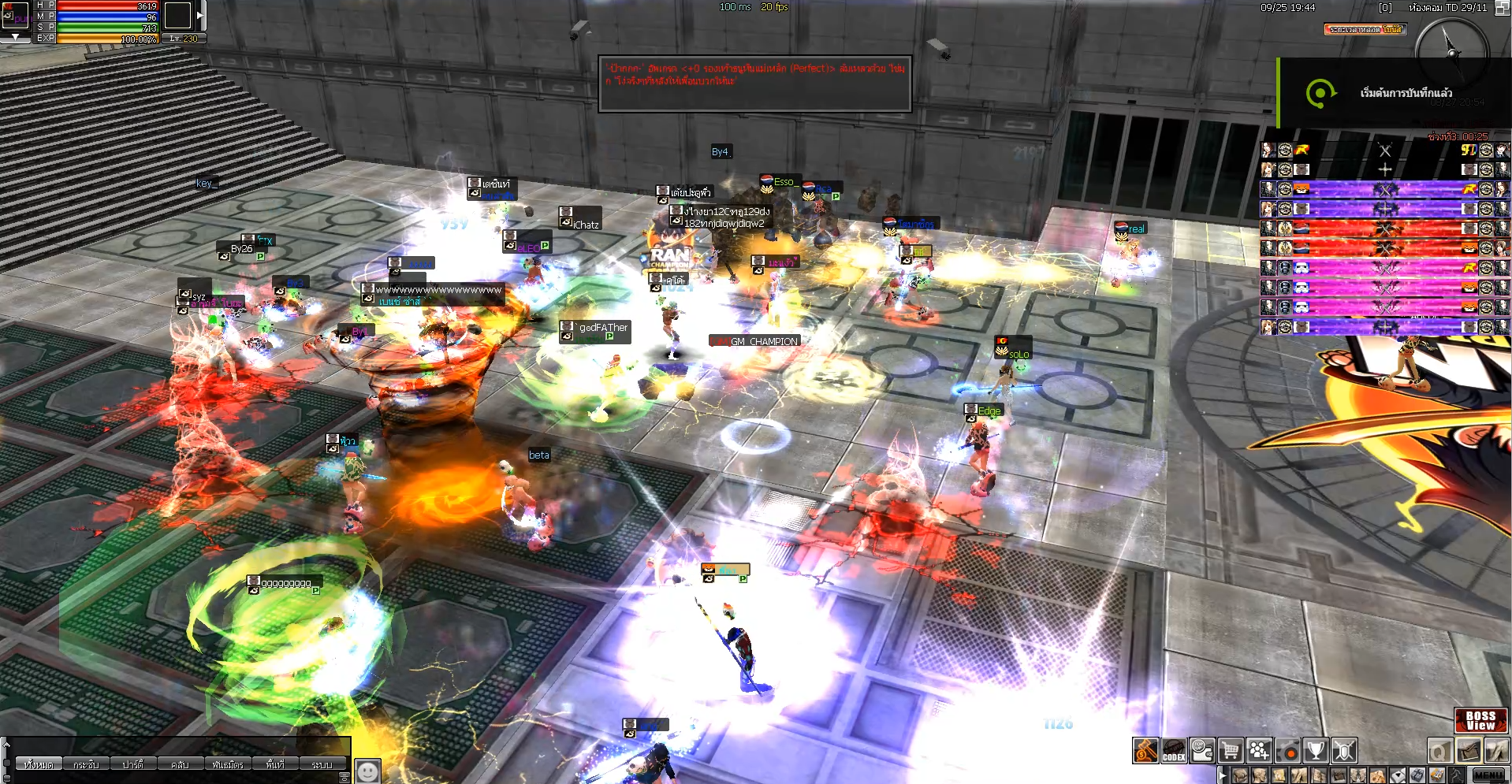Open the ปาร์ตี้ (Party) chat tab
This screenshot has width=1512, height=784.
132,764
